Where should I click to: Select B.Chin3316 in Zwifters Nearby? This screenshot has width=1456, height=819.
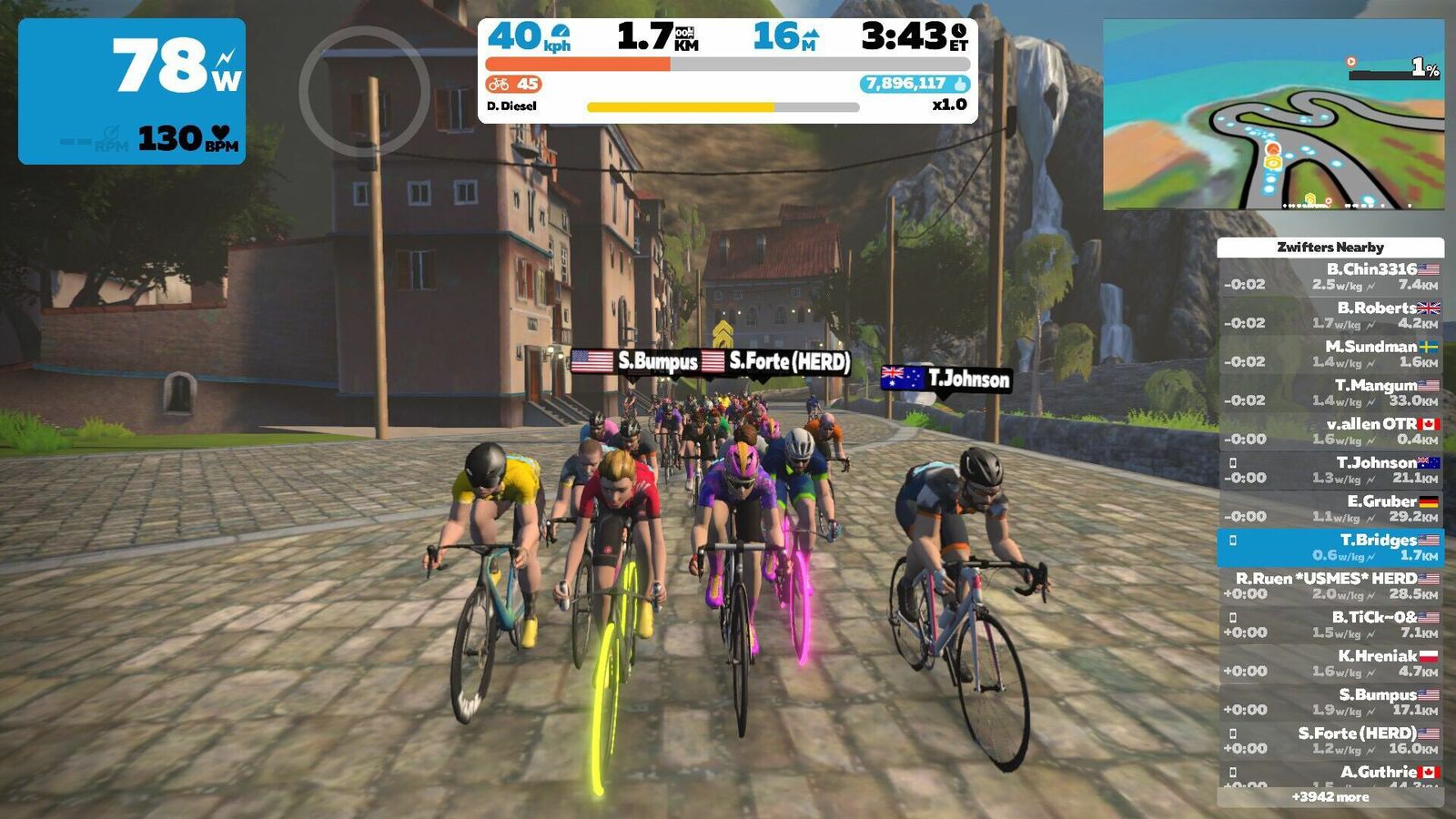point(1330,277)
